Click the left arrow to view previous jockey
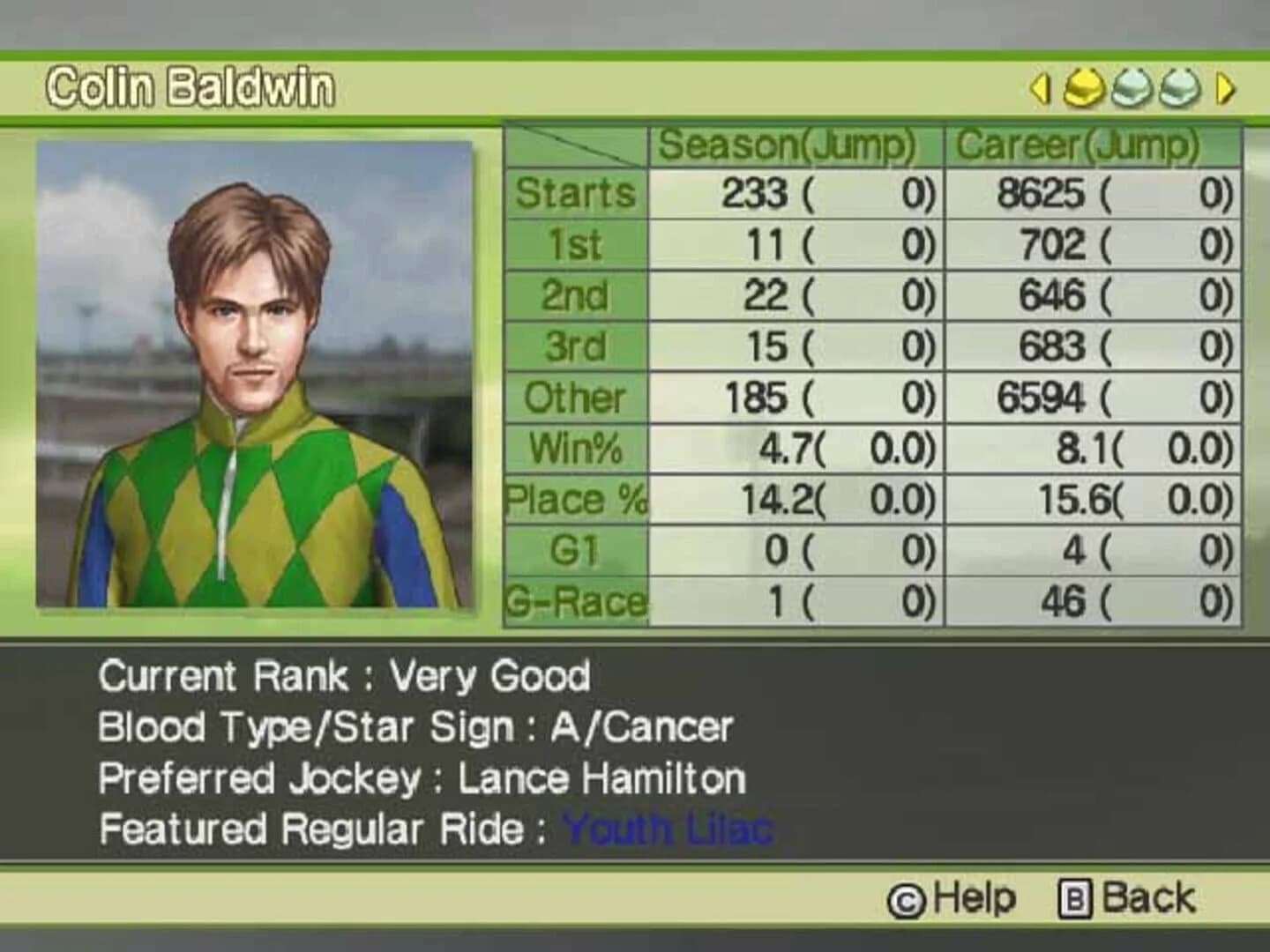Viewport: 1270px width, 952px height. click(1042, 88)
